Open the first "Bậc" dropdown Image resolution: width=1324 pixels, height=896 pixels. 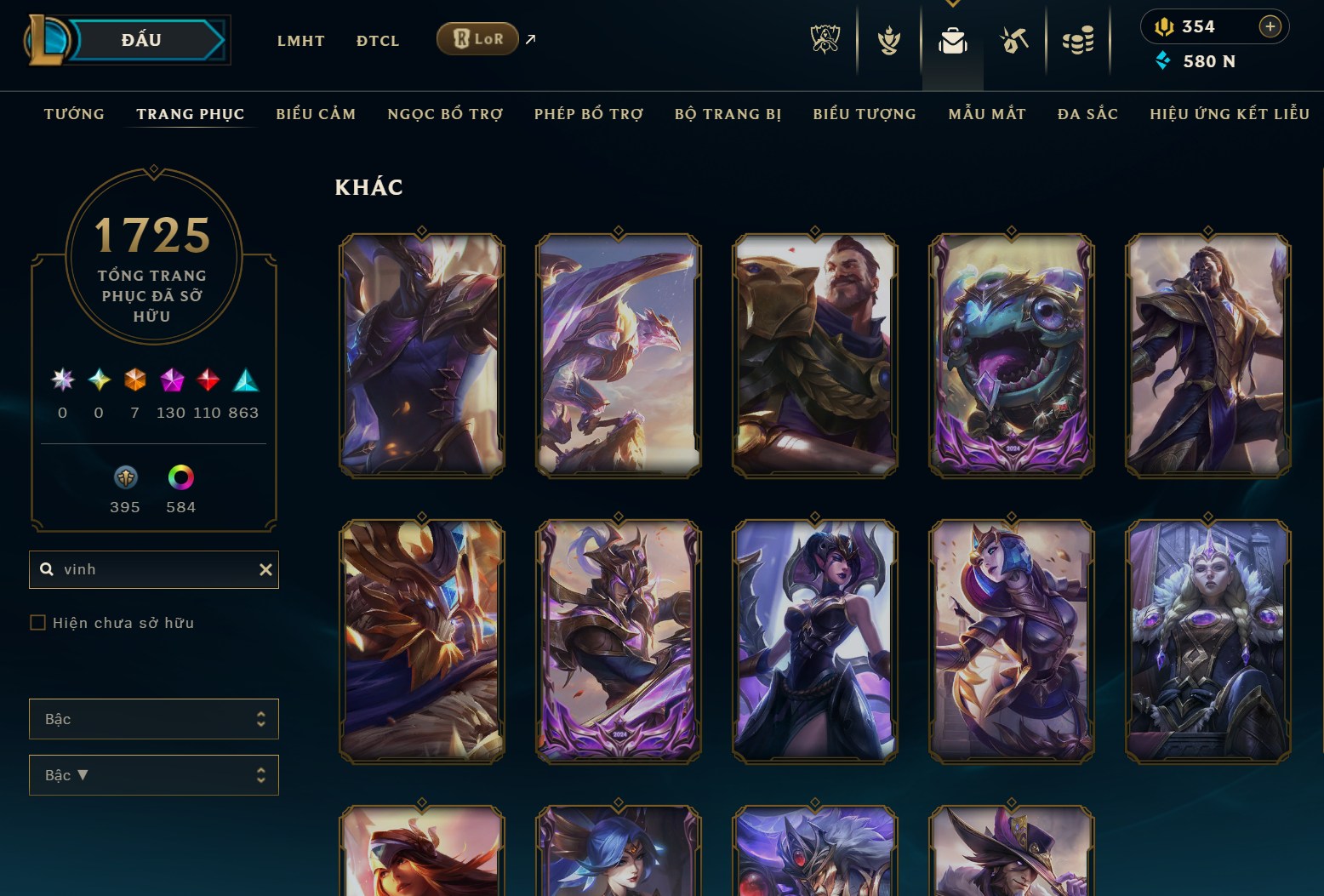pyautogui.click(x=154, y=719)
